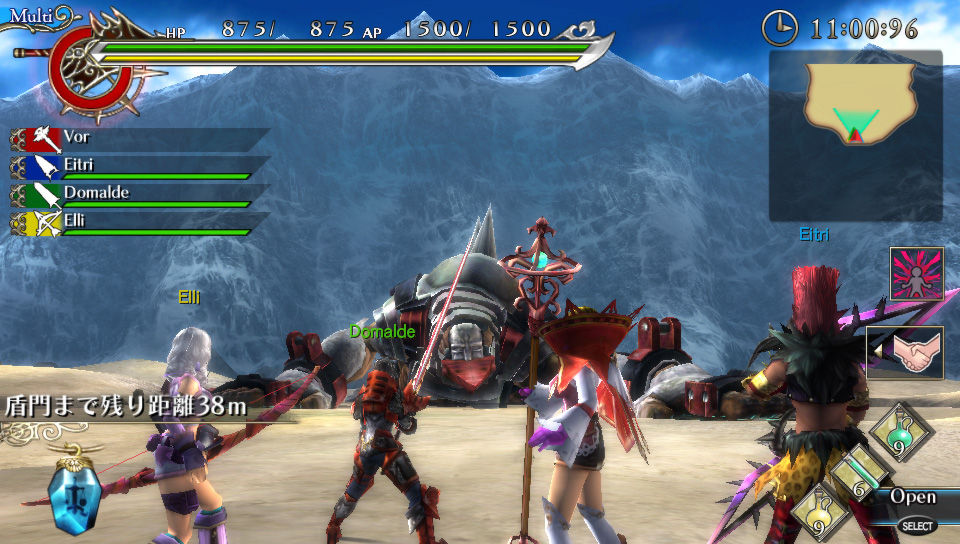Image resolution: width=960 pixels, height=544 pixels.
Task: Select party member Eitri in the list
Action: pyautogui.click(x=140, y=167)
